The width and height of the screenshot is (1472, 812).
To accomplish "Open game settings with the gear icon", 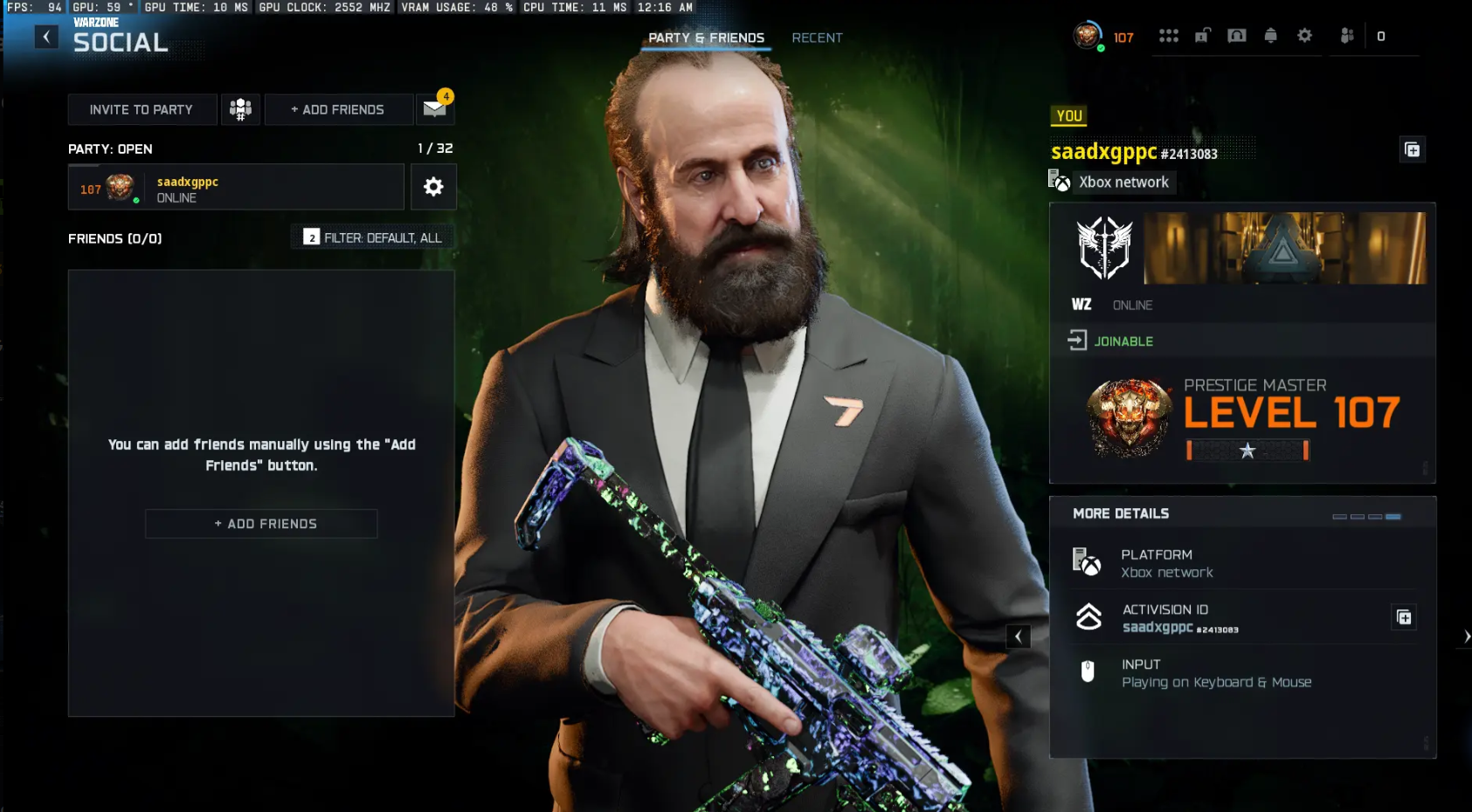I will coord(1304,36).
